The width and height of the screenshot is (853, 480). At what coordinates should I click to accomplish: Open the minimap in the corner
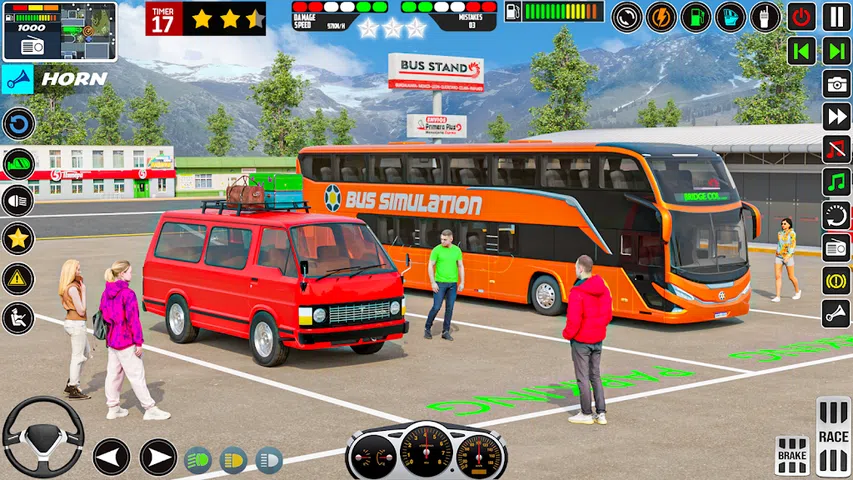tap(59, 31)
